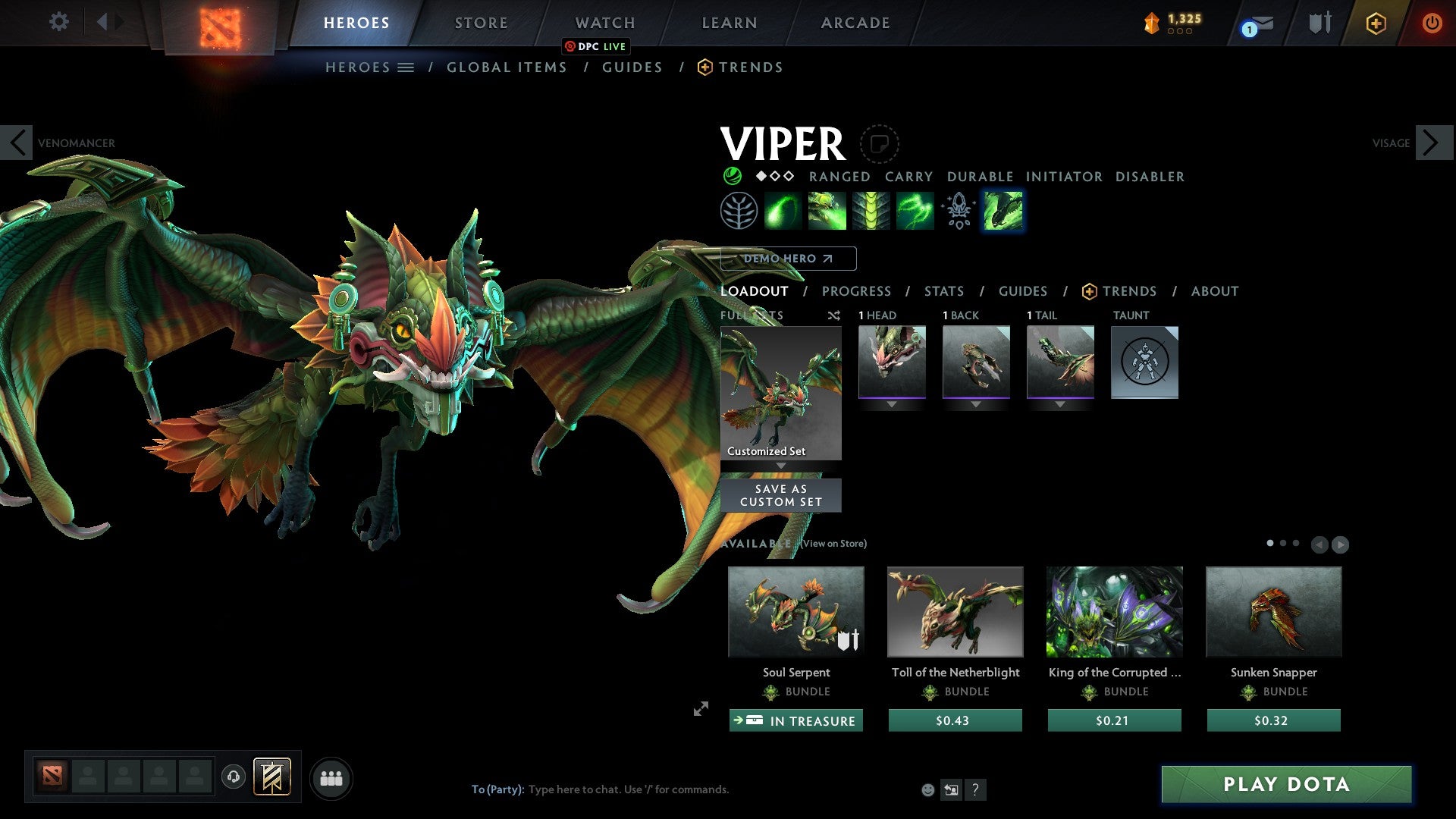Switch to the STATS tab
The image size is (1456, 819).
(943, 291)
